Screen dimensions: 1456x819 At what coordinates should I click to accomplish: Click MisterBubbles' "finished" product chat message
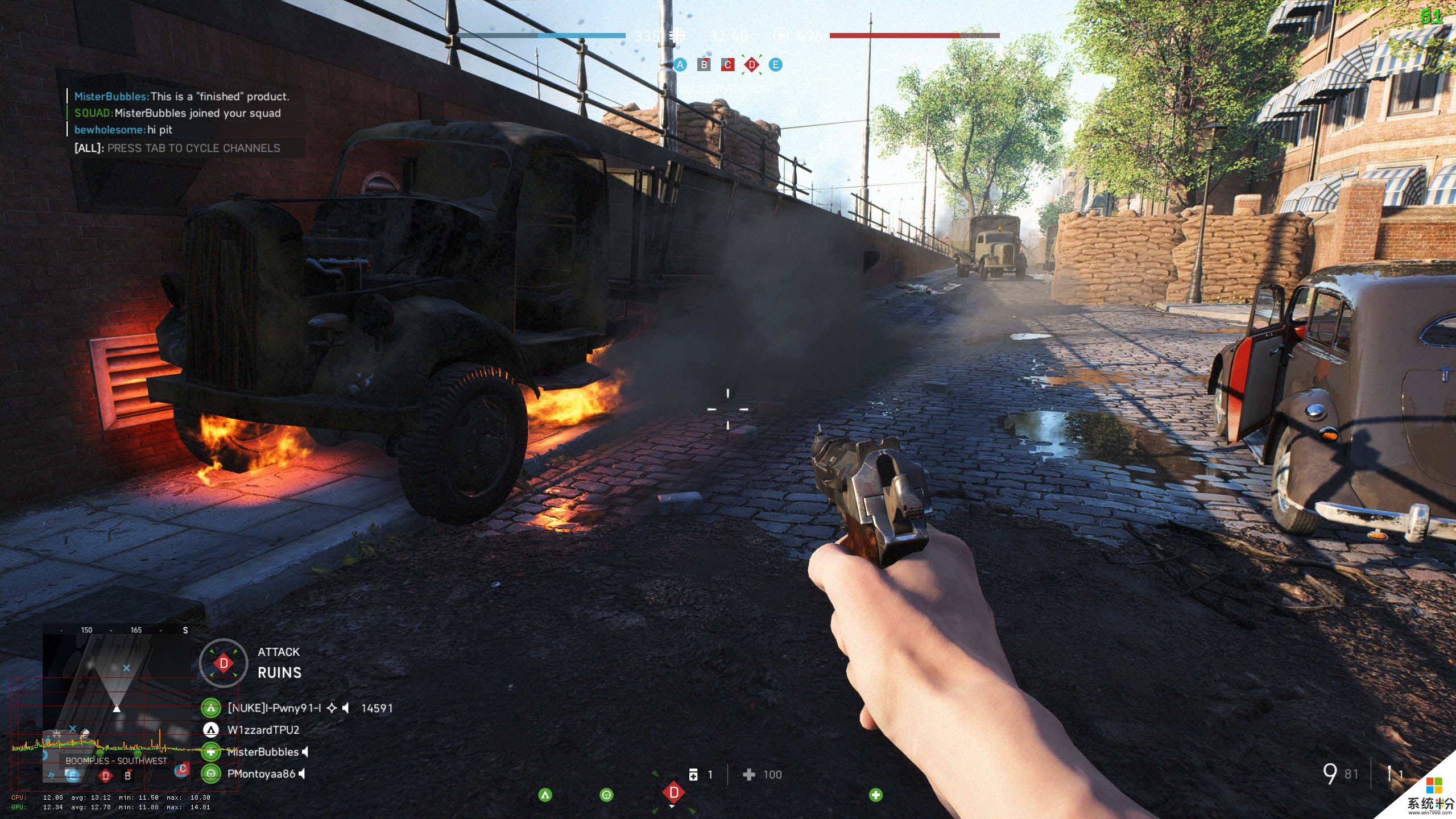coord(182,97)
